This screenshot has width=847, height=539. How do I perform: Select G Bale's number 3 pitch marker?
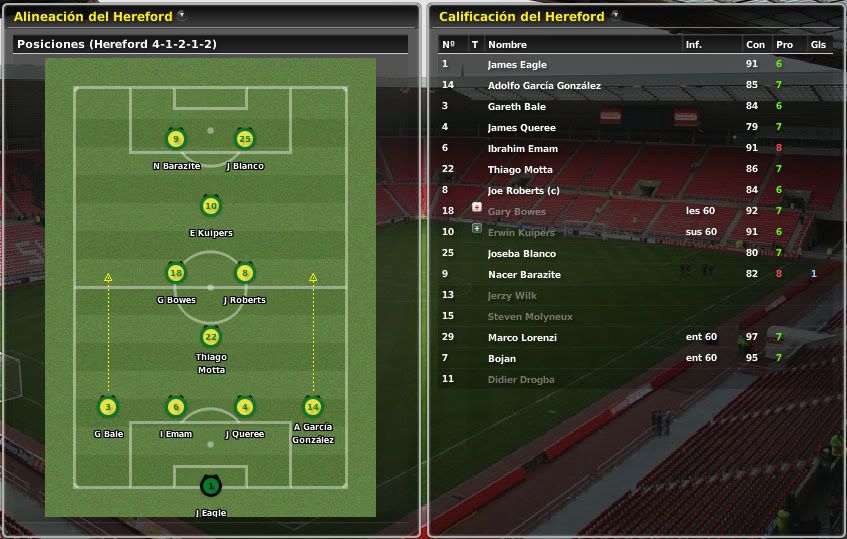coord(108,406)
